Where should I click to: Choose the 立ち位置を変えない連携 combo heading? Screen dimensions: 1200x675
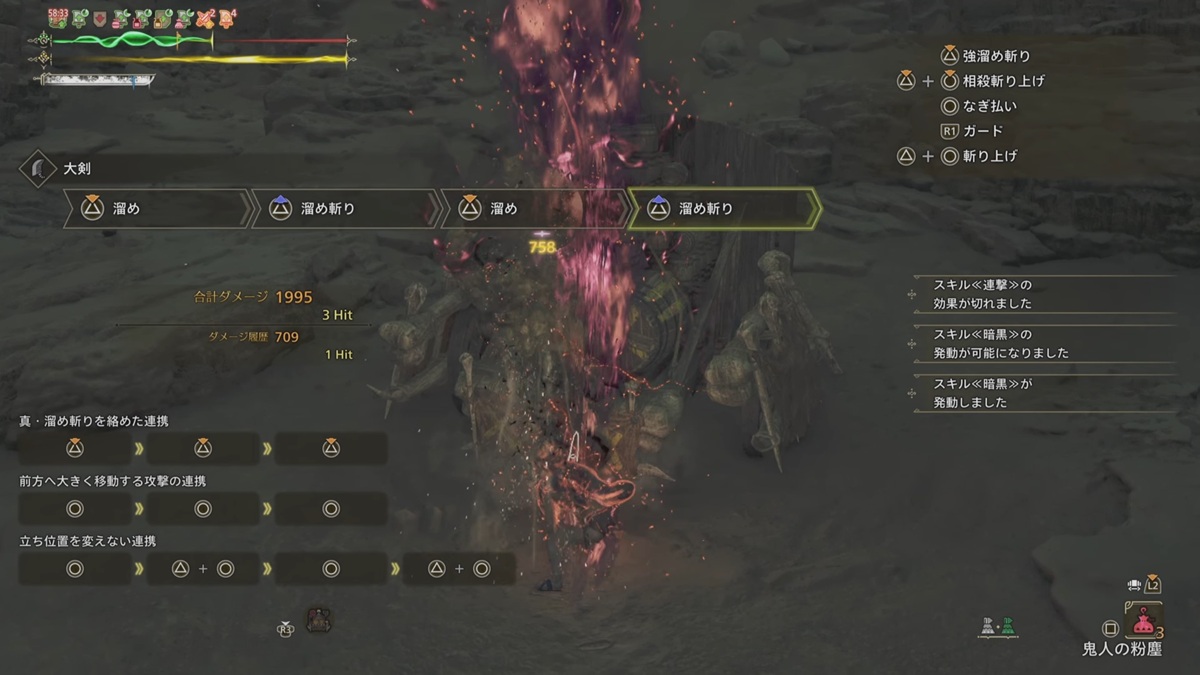tap(87, 541)
